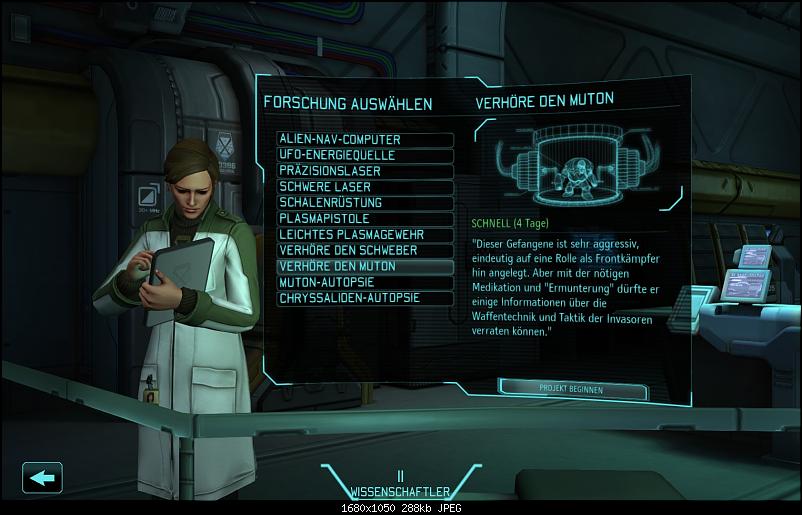Pick Schwere Laser research entry
Image resolution: width=802 pixels, height=515 pixels.
(365, 187)
